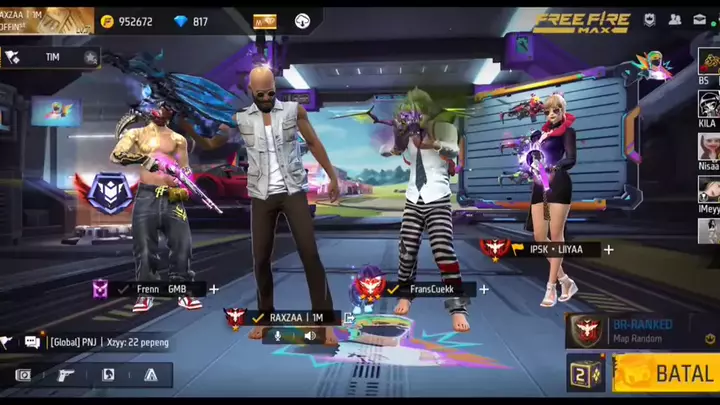Toggle the speaker icon under RAXZAA
Viewport: 720px width, 405px height.
coord(310,336)
